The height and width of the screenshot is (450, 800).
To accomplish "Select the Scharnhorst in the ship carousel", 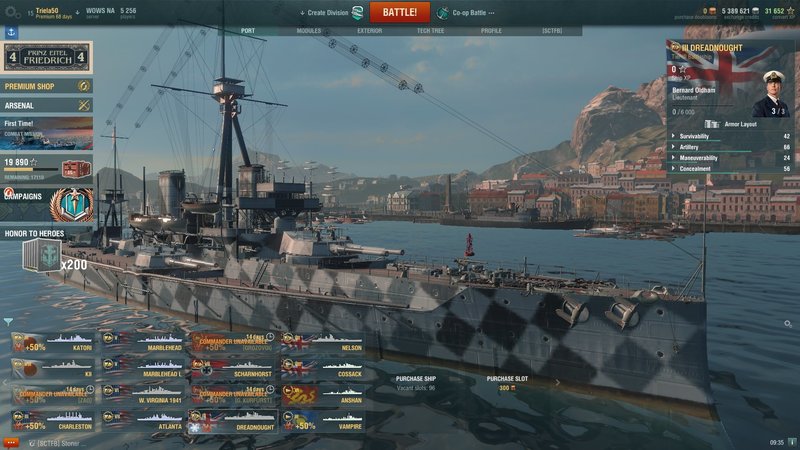I will point(234,370).
